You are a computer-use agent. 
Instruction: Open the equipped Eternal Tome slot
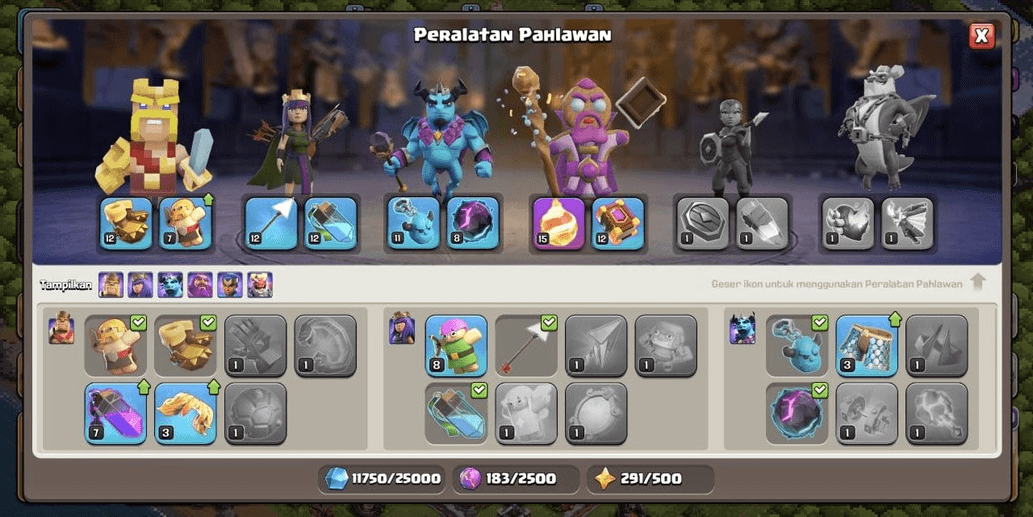click(617, 223)
